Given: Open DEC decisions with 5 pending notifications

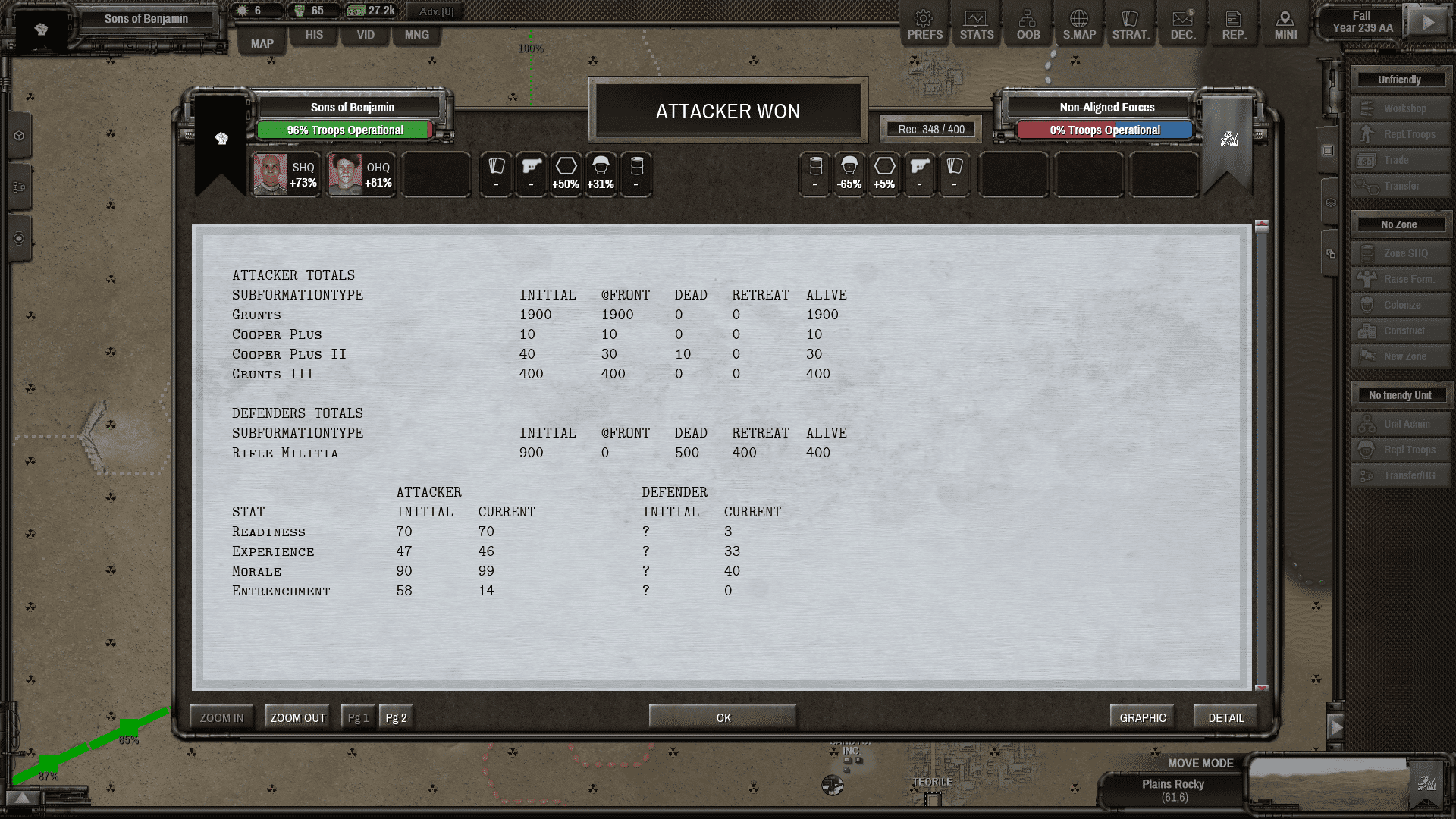Looking at the screenshot, I should [x=1183, y=24].
